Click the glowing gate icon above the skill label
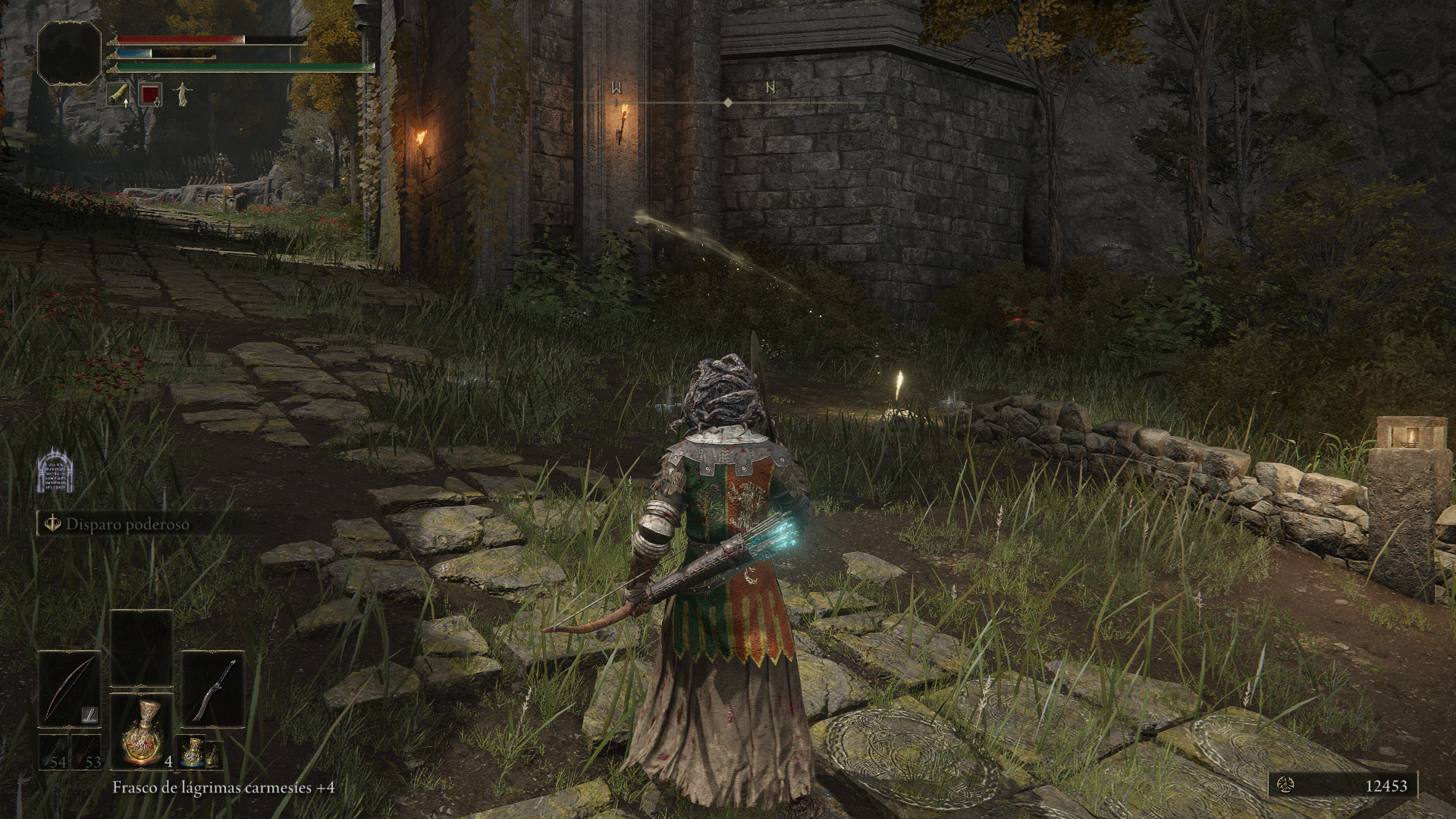Screen dimensions: 1456x819 pyautogui.click(x=54, y=475)
